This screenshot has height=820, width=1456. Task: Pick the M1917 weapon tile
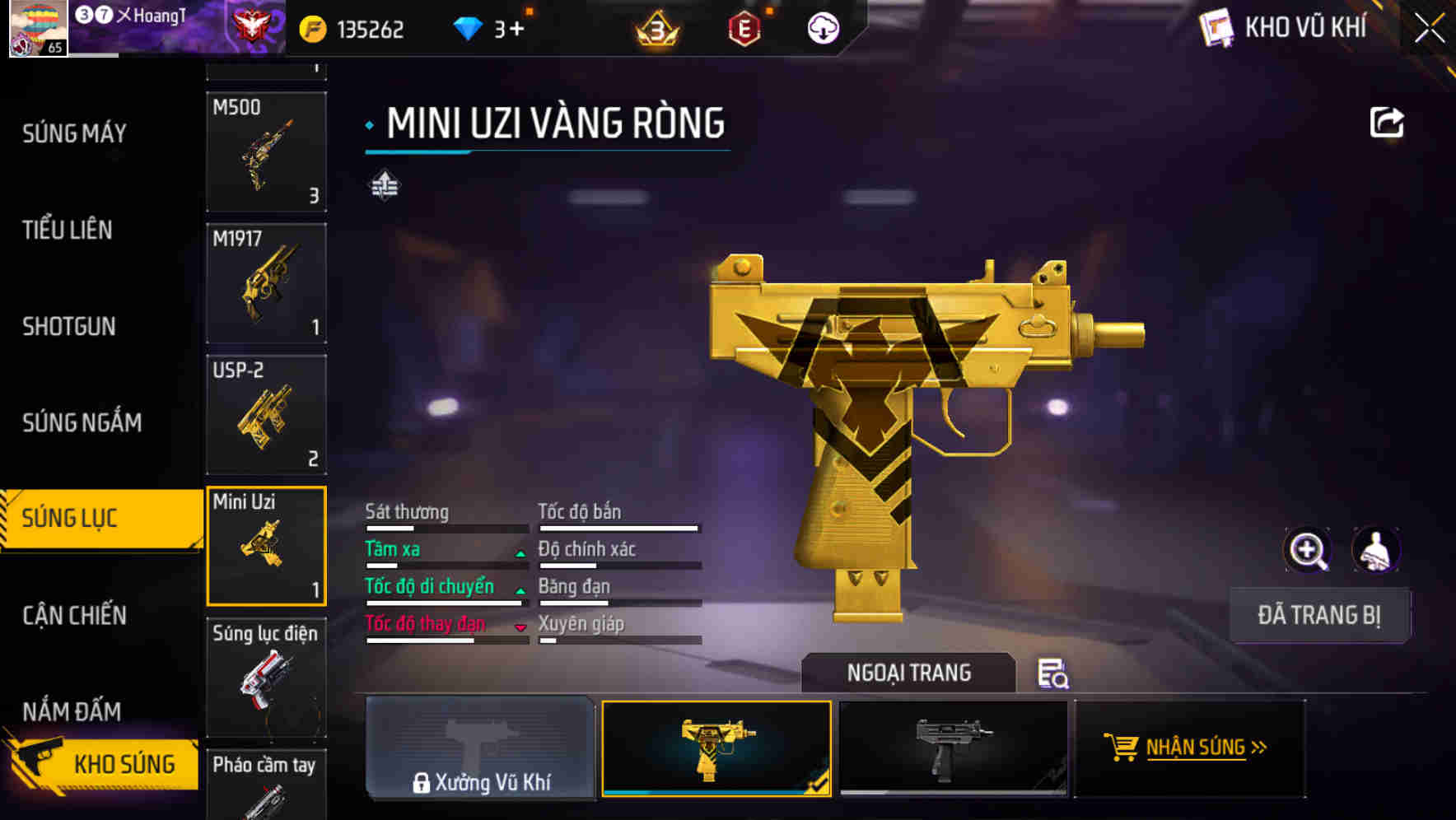click(x=266, y=283)
